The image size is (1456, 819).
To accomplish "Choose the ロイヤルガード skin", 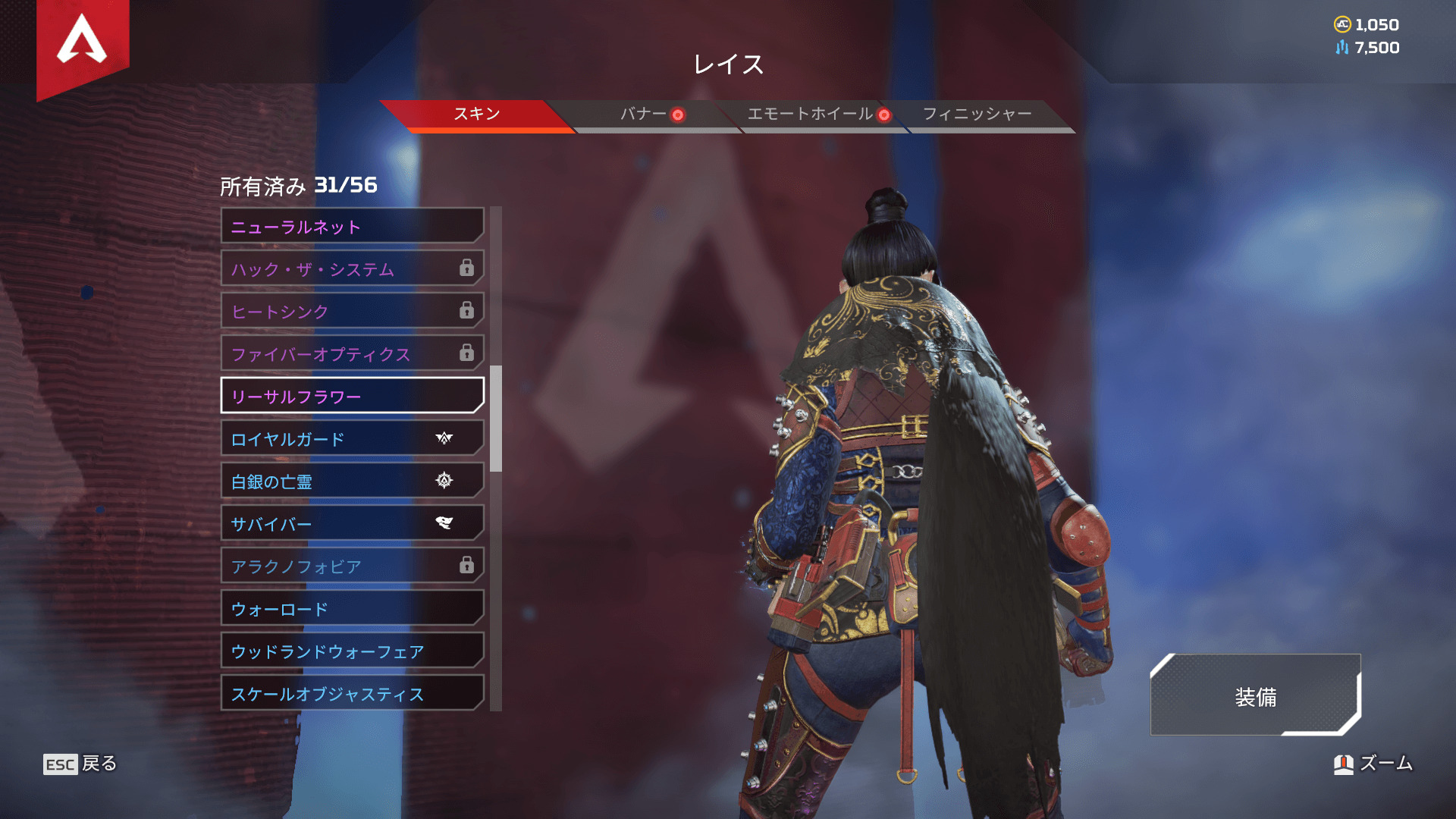I will (352, 438).
